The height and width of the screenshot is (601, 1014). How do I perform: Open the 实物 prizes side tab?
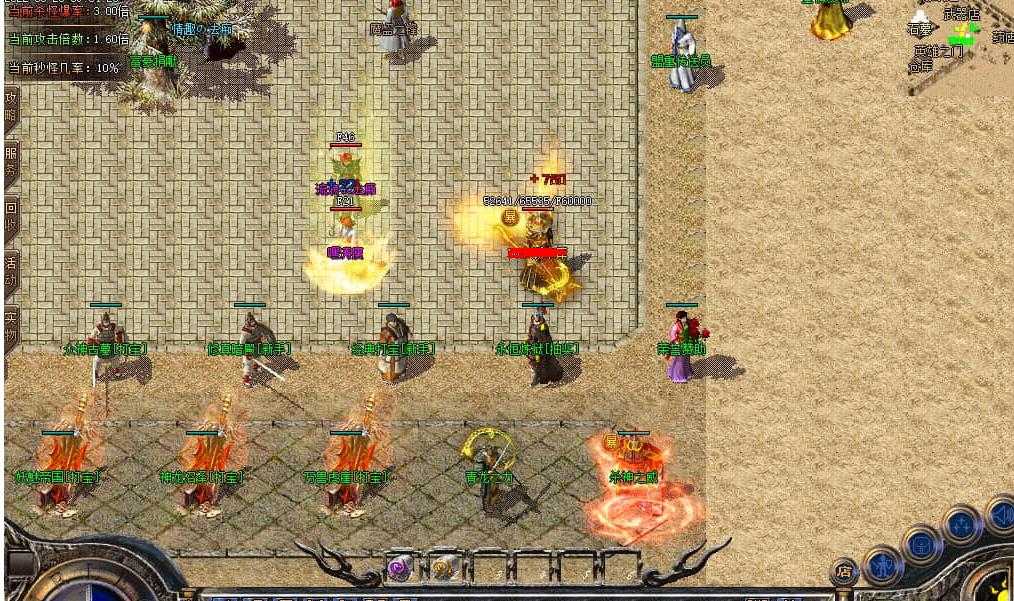click(11, 323)
